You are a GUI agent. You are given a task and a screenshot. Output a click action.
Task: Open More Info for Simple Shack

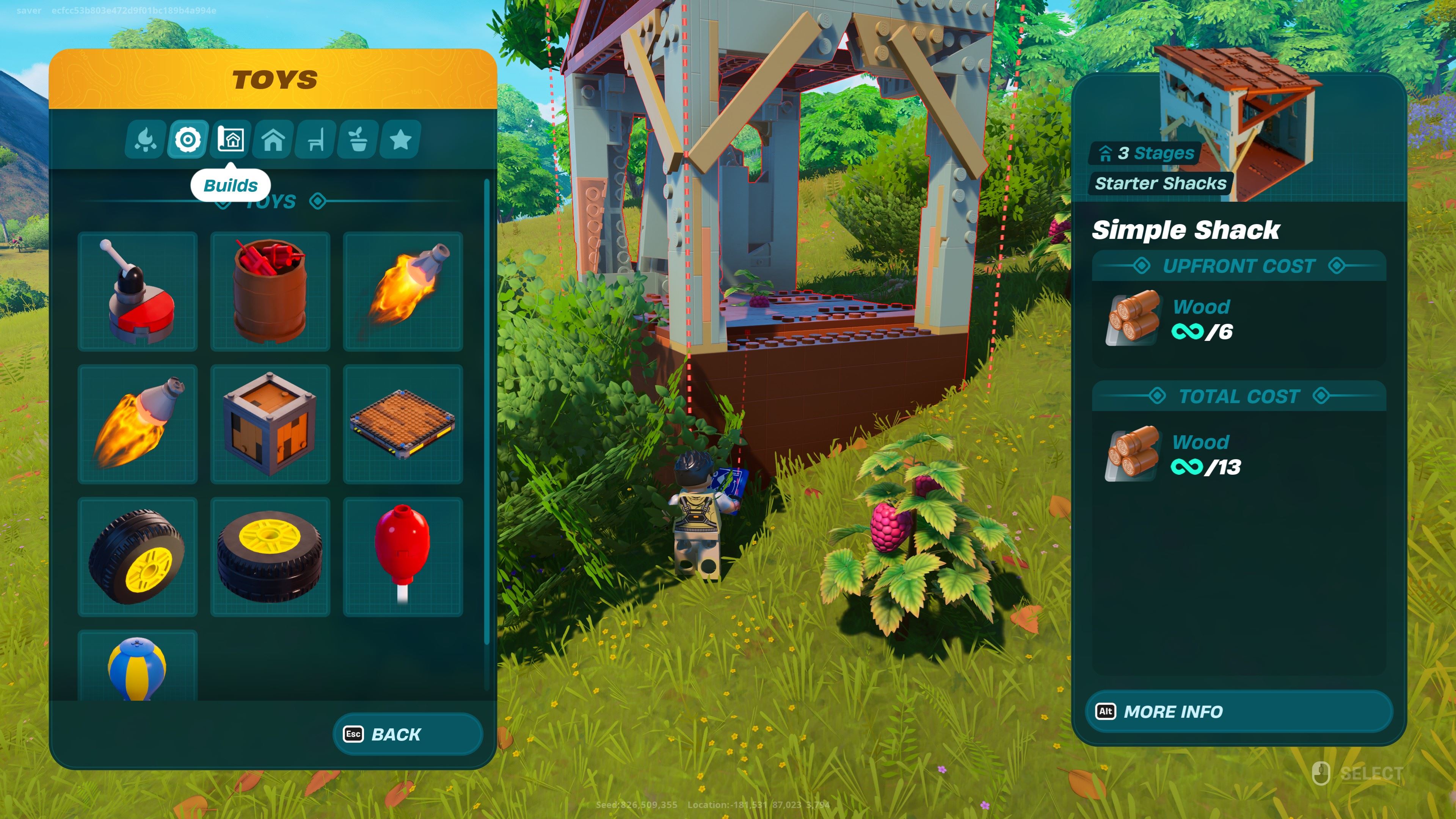coord(1238,712)
